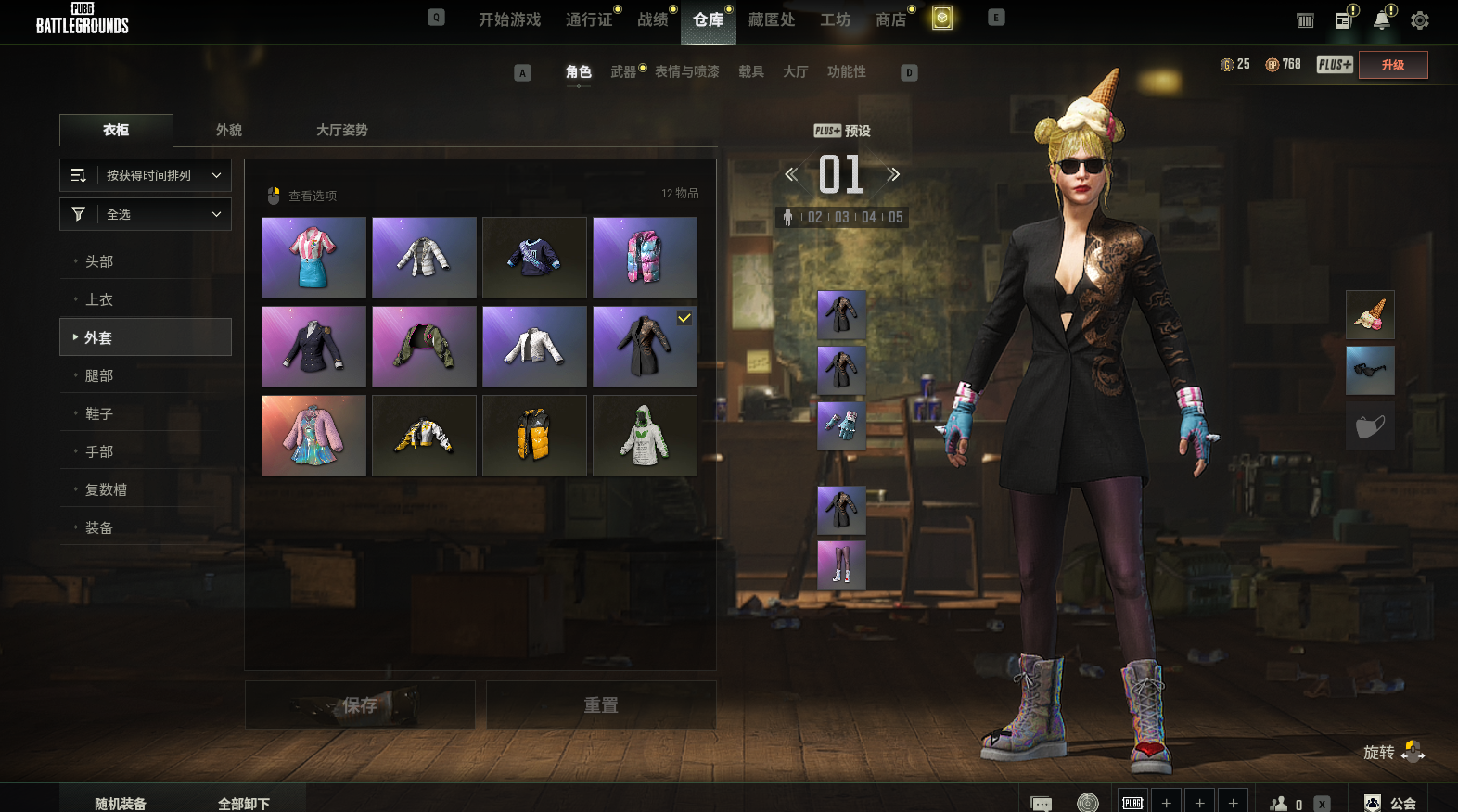Open the 大厅姿势 lobby pose tab
Screen dimensions: 1458x812
(341, 130)
